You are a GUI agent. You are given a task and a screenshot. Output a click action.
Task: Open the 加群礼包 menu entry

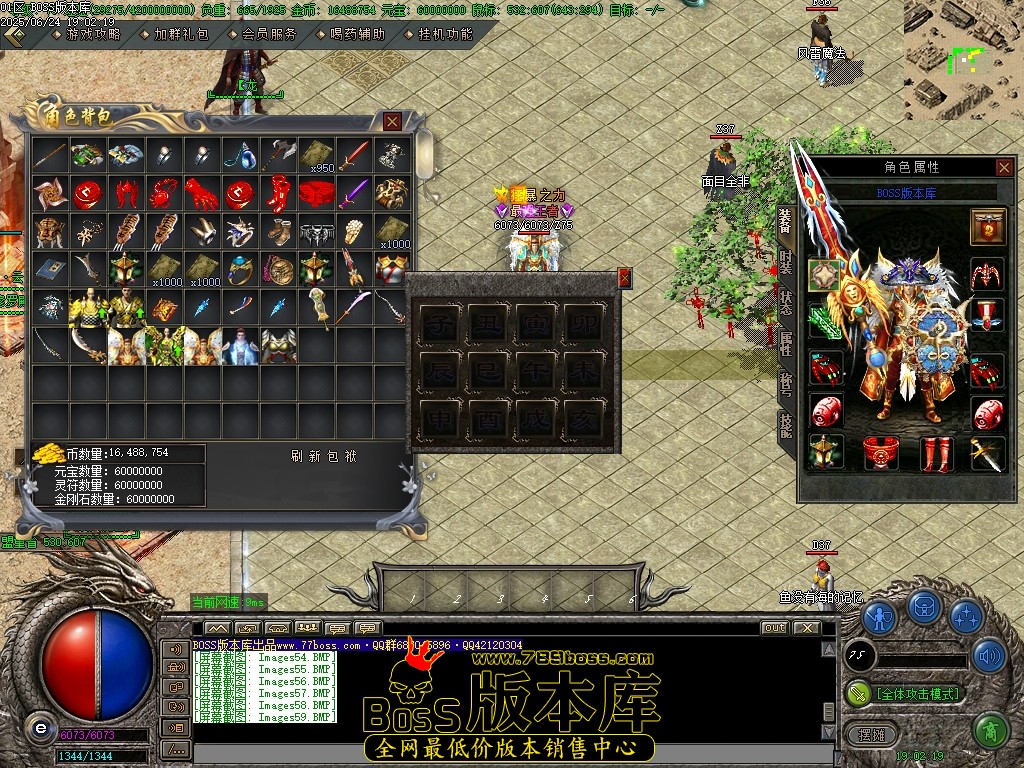[181, 34]
